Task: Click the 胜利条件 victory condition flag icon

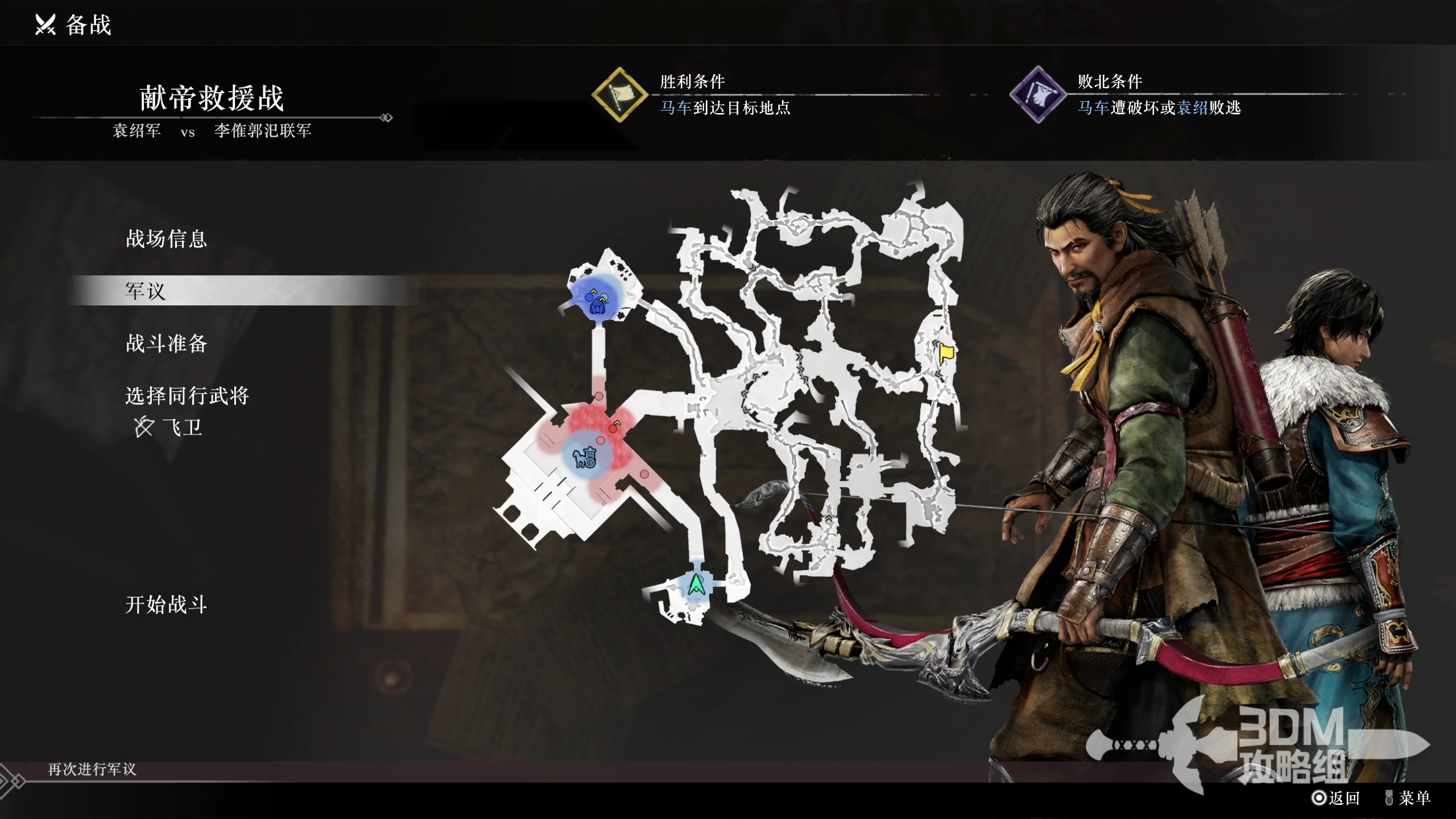Action: [x=619, y=94]
